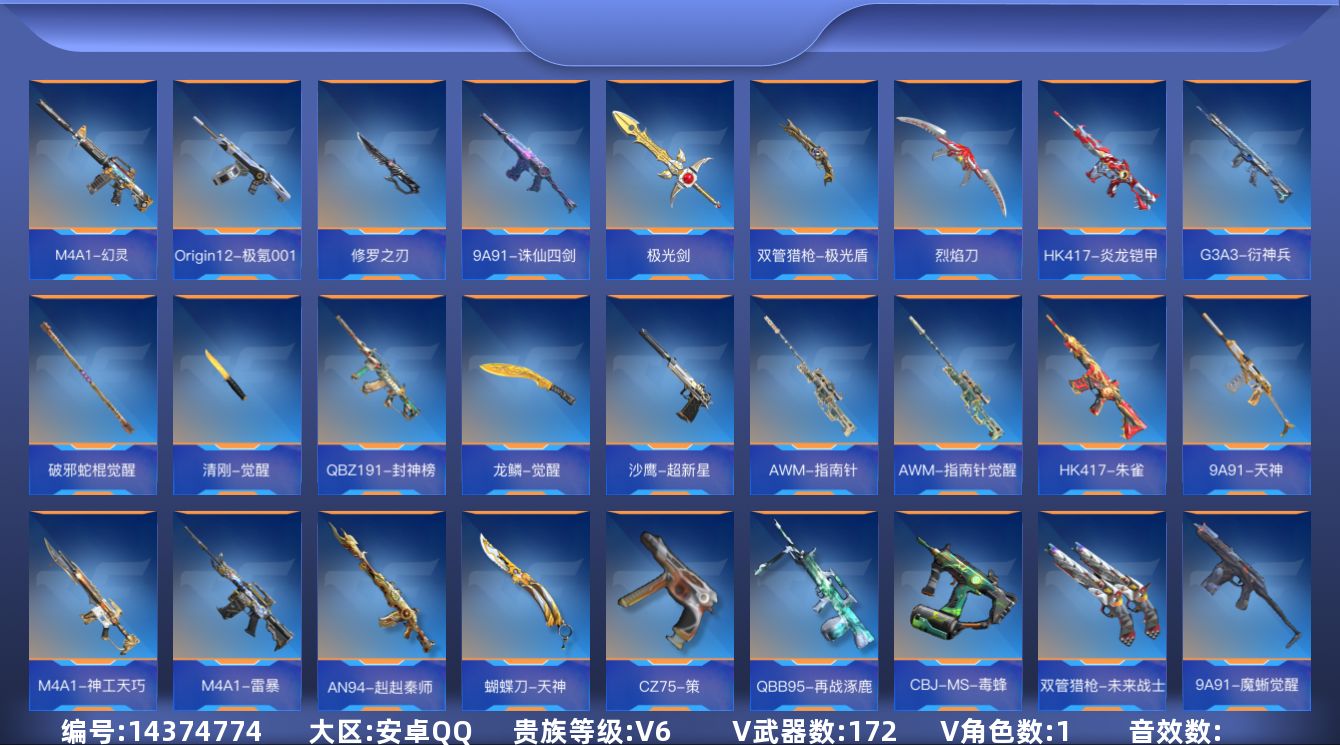This screenshot has width=1340, height=745.
Task: Open the 极光剑 sword card
Action: pos(669,170)
